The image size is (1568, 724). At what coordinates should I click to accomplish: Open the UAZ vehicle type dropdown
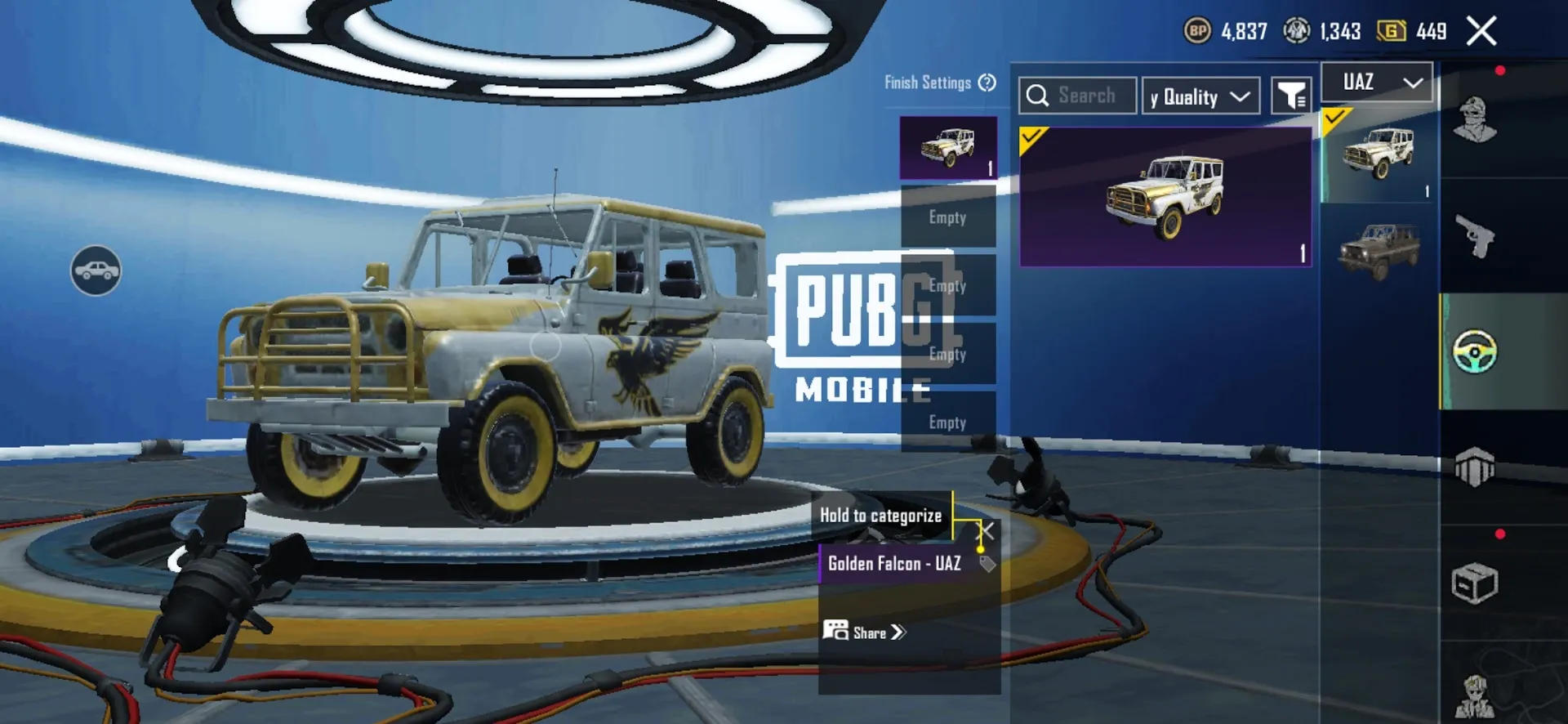point(1376,82)
